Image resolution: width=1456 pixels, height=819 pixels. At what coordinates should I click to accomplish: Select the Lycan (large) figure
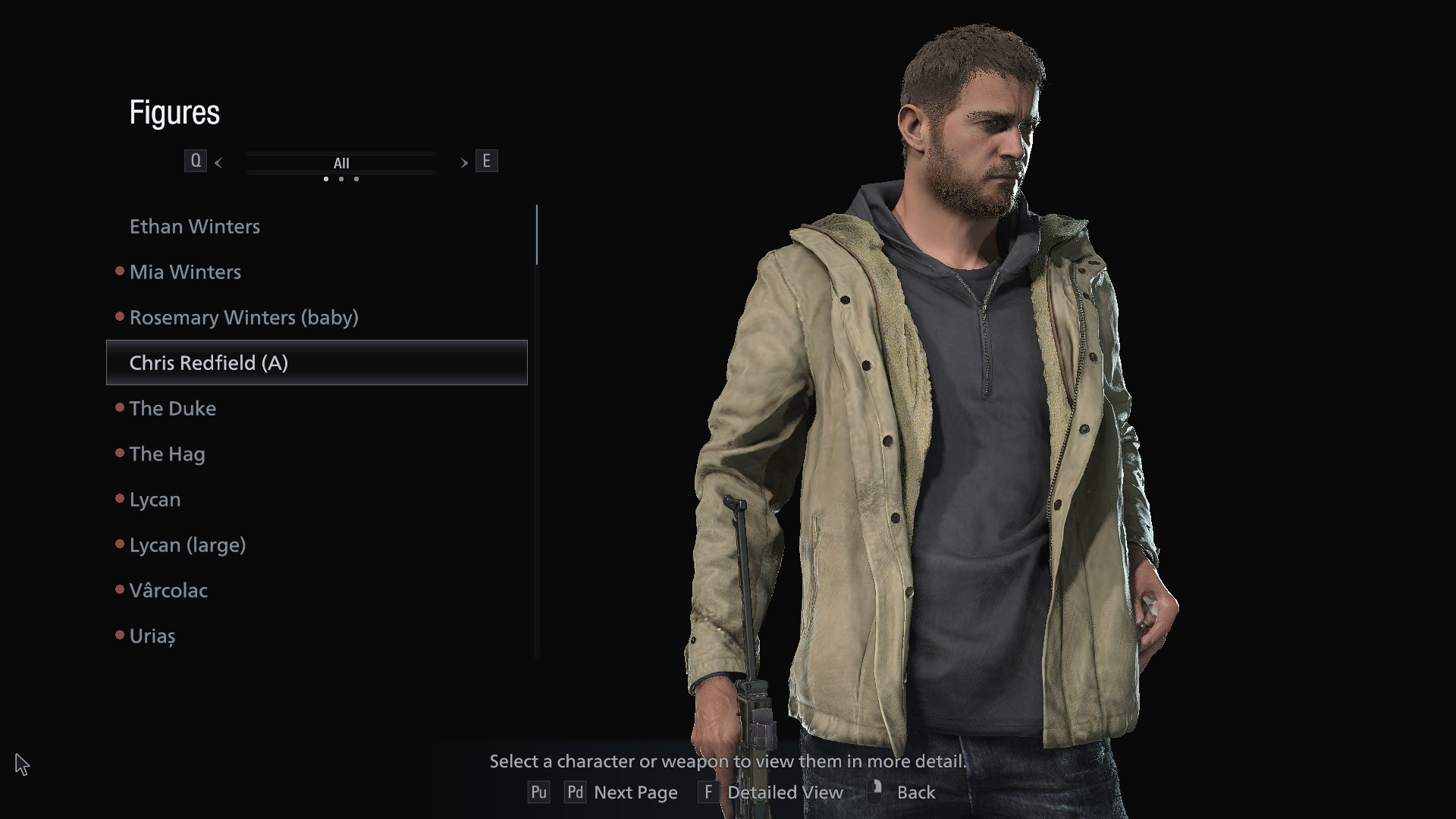point(187,545)
